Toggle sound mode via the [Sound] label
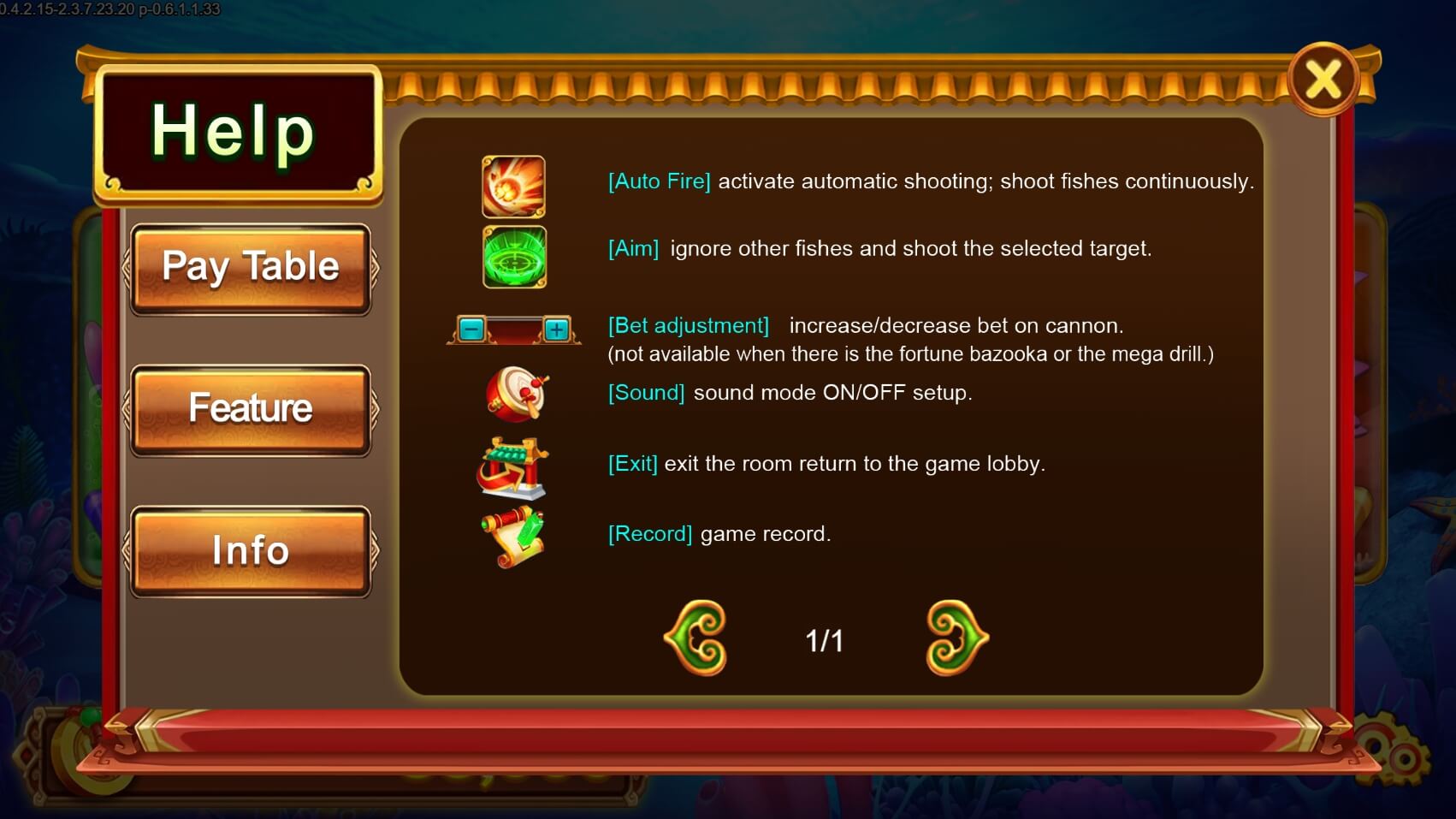 tap(646, 393)
